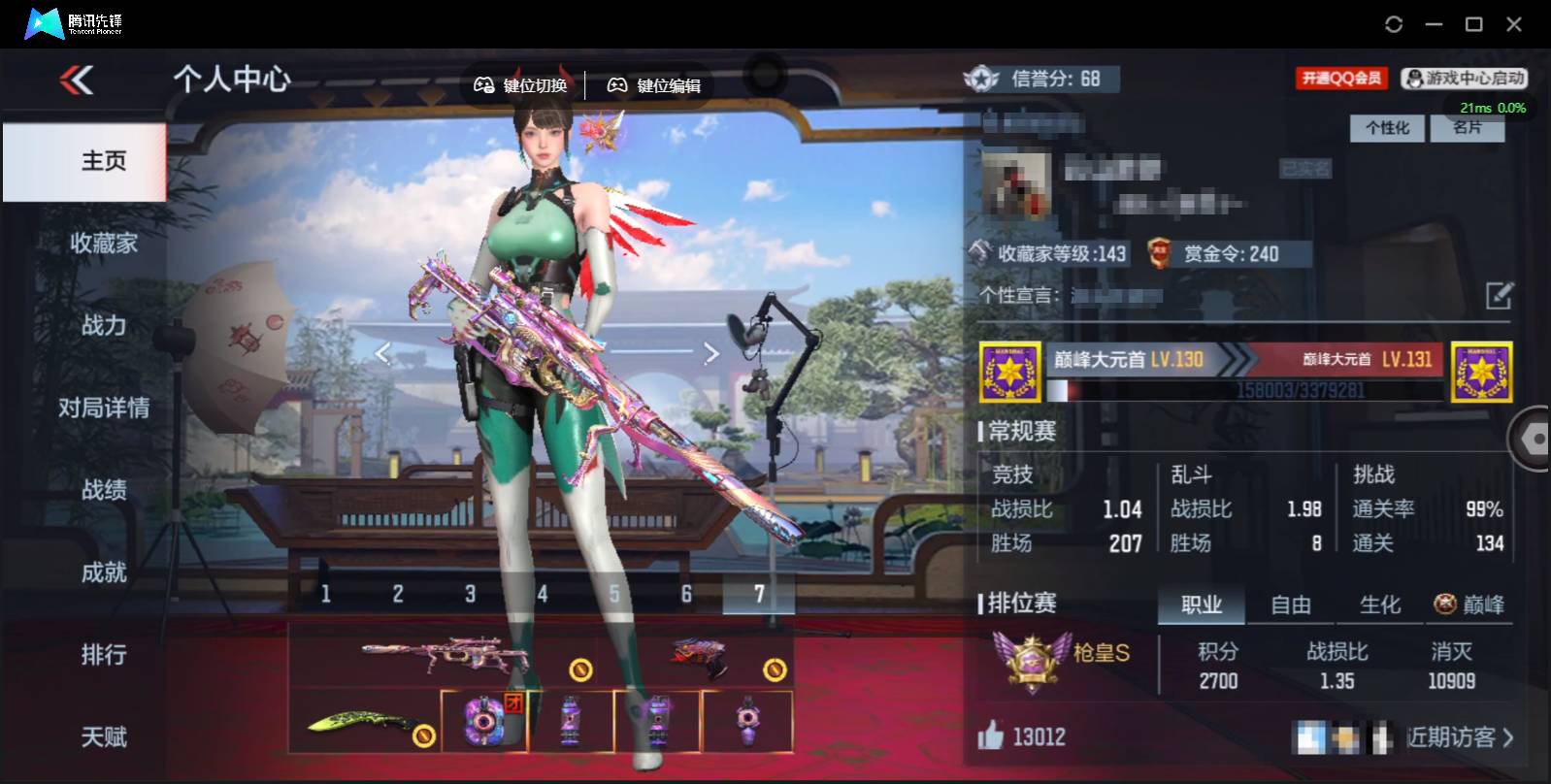This screenshot has height=784, width=1551.
Task: Click the left arrow to view previous weapon
Action: tap(383, 353)
